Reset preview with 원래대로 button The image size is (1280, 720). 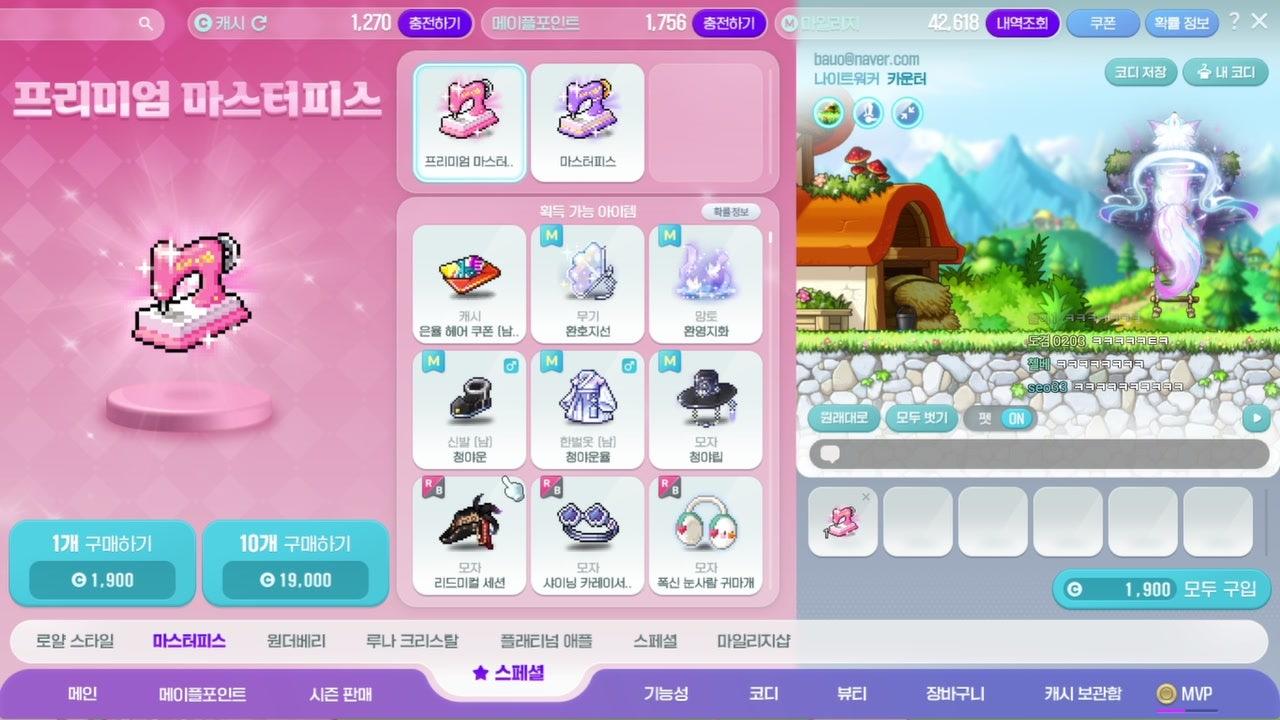point(843,419)
